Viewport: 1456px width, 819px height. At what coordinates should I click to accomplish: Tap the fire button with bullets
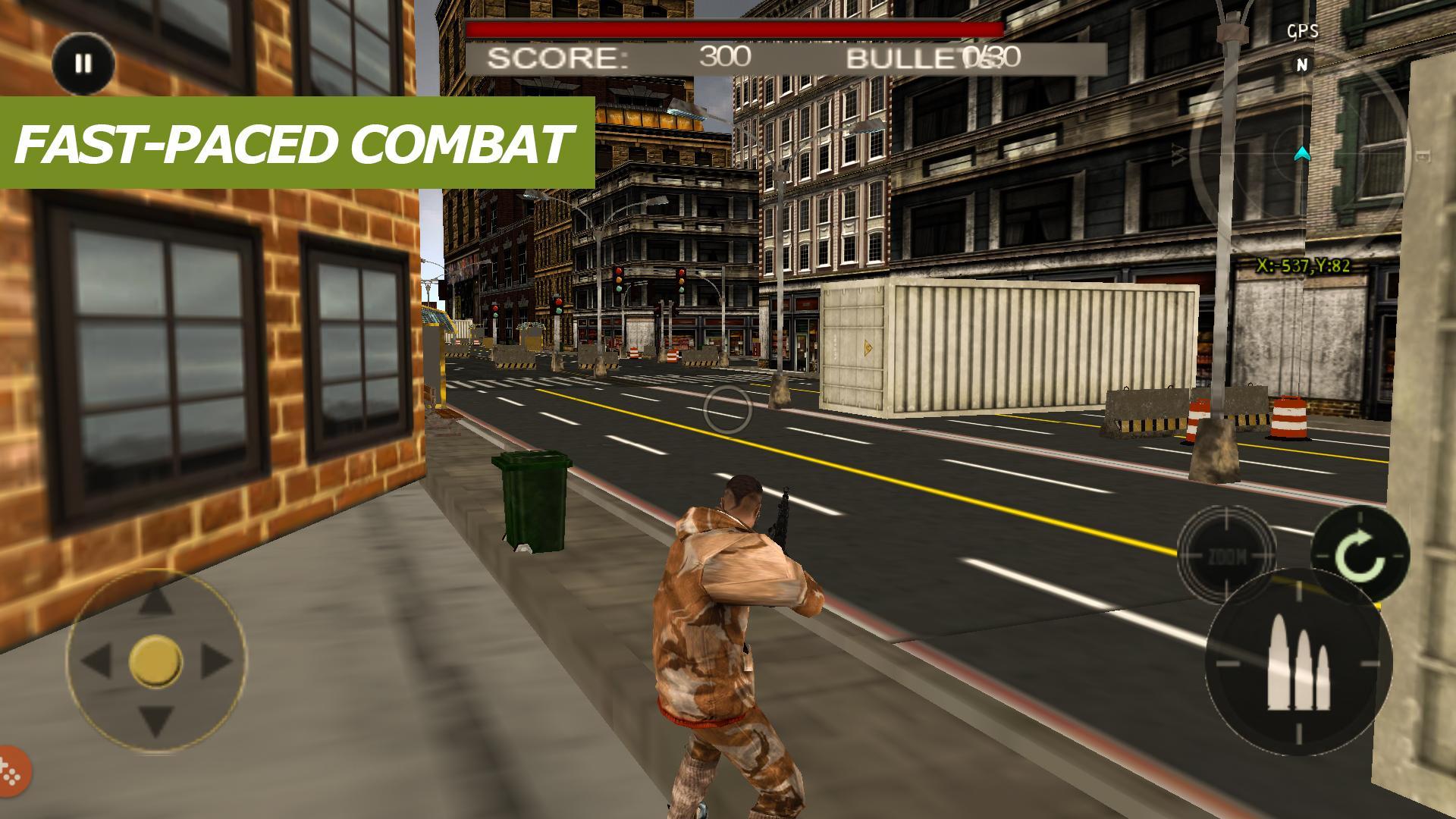(1298, 662)
